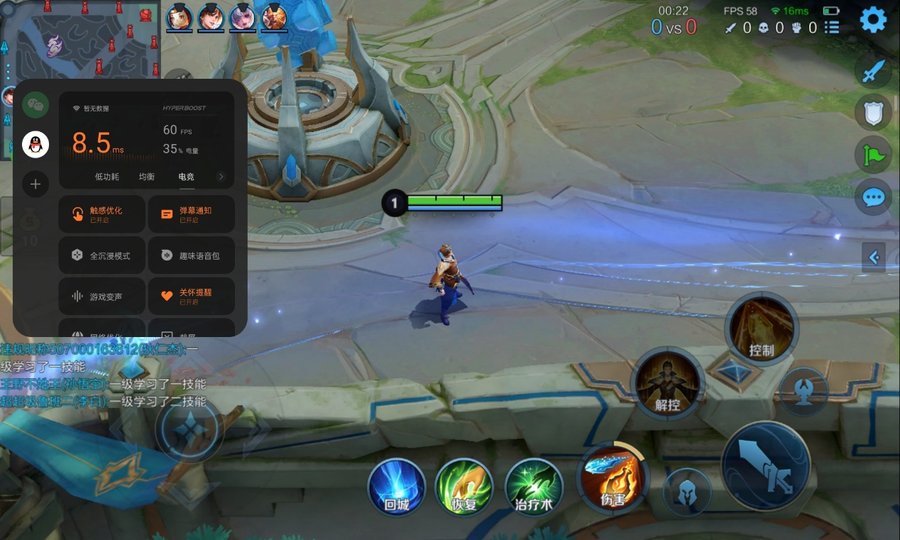This screenshot has height=540, width=900.
Task: Enable 全沉浸模式 in the overlay
Action: [x=102, y=256]
